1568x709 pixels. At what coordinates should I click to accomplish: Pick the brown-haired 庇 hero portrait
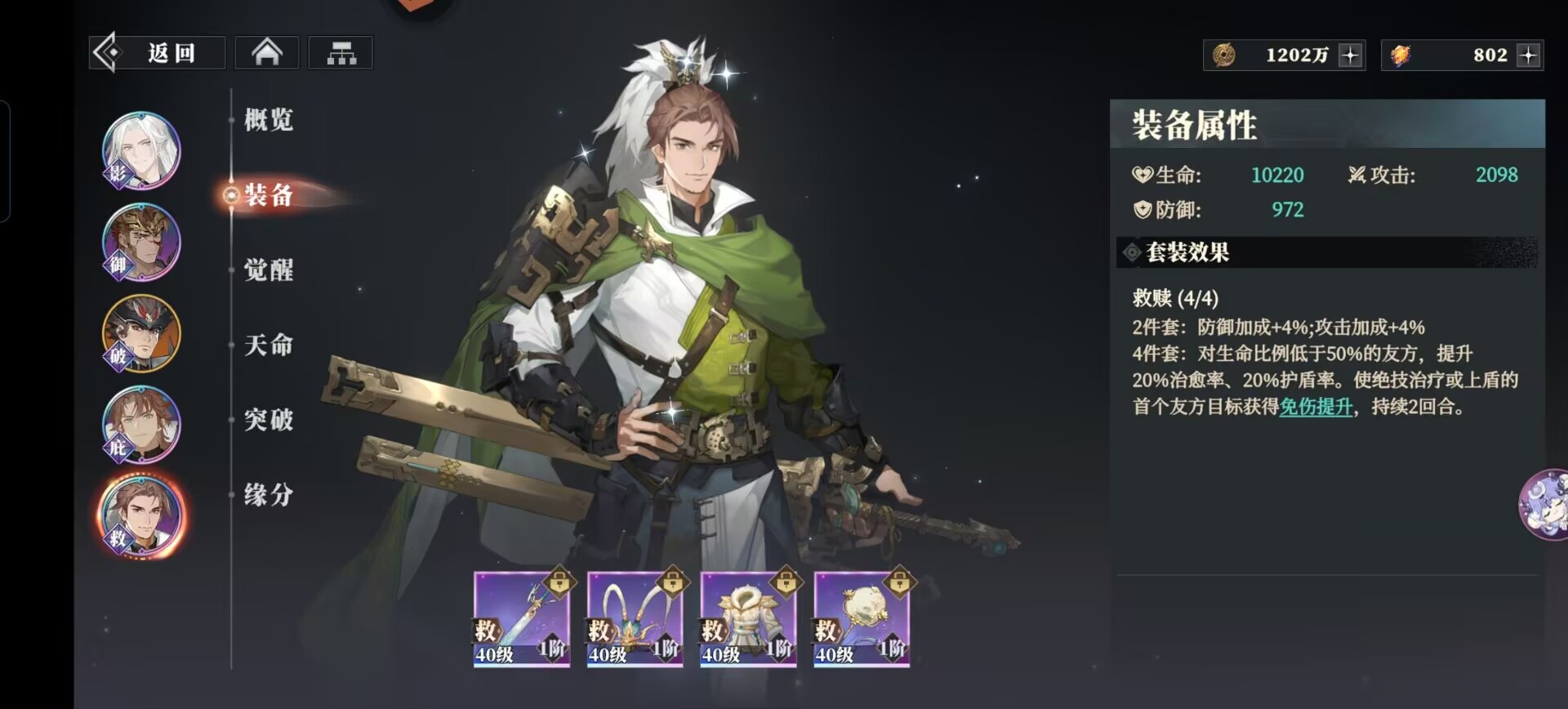tap(141, 425)
